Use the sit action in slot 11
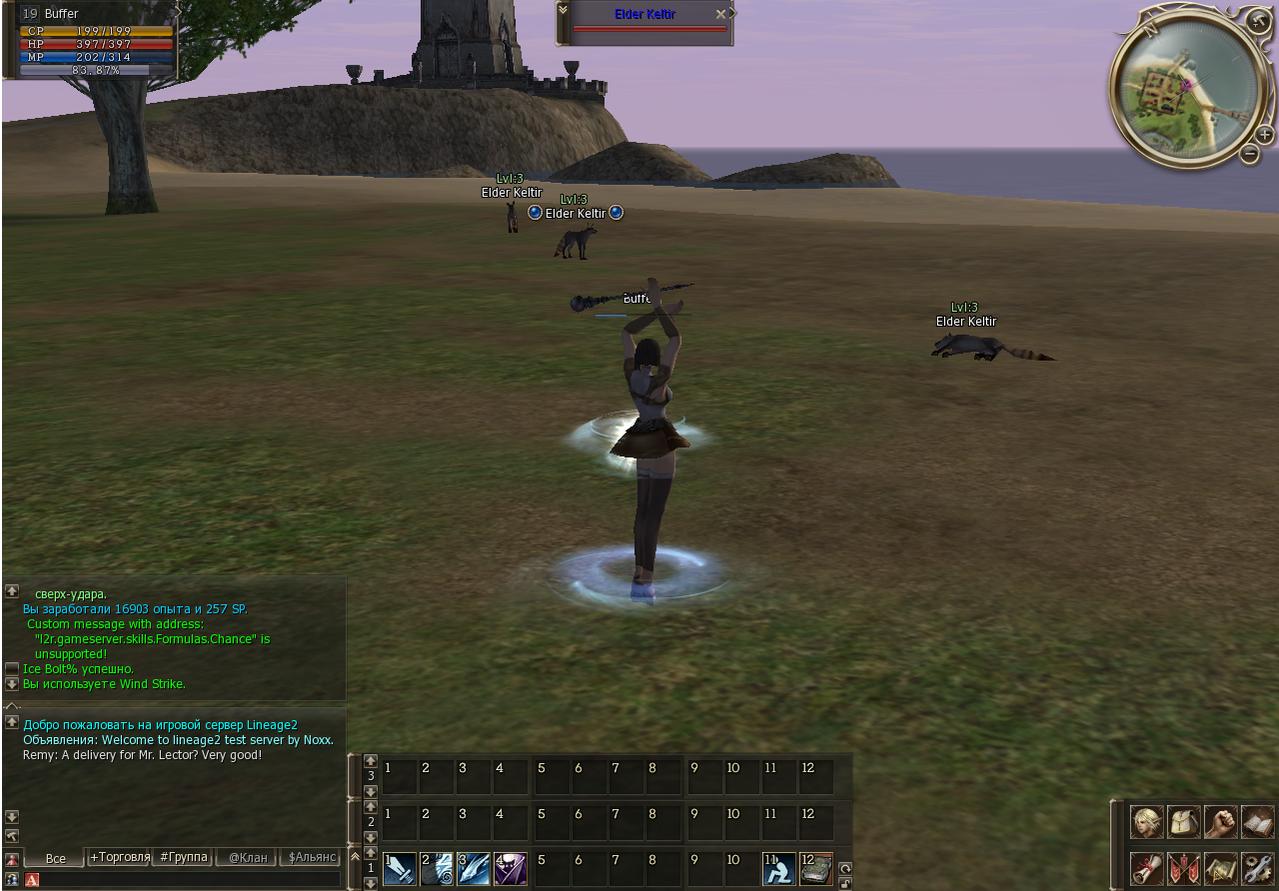1279x891 pixels. (779, 868)
